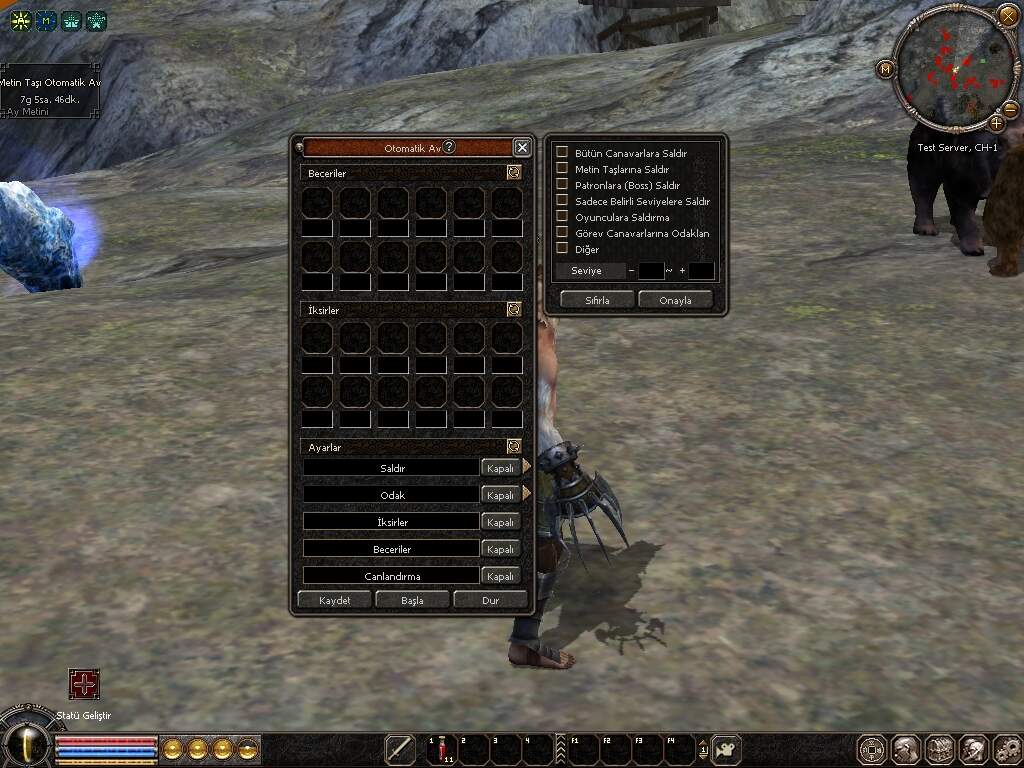Image resolution: width=1024 pixels, height=768 pixels.
Task: Start auto hunt with Başla
Action: (412, 600)
